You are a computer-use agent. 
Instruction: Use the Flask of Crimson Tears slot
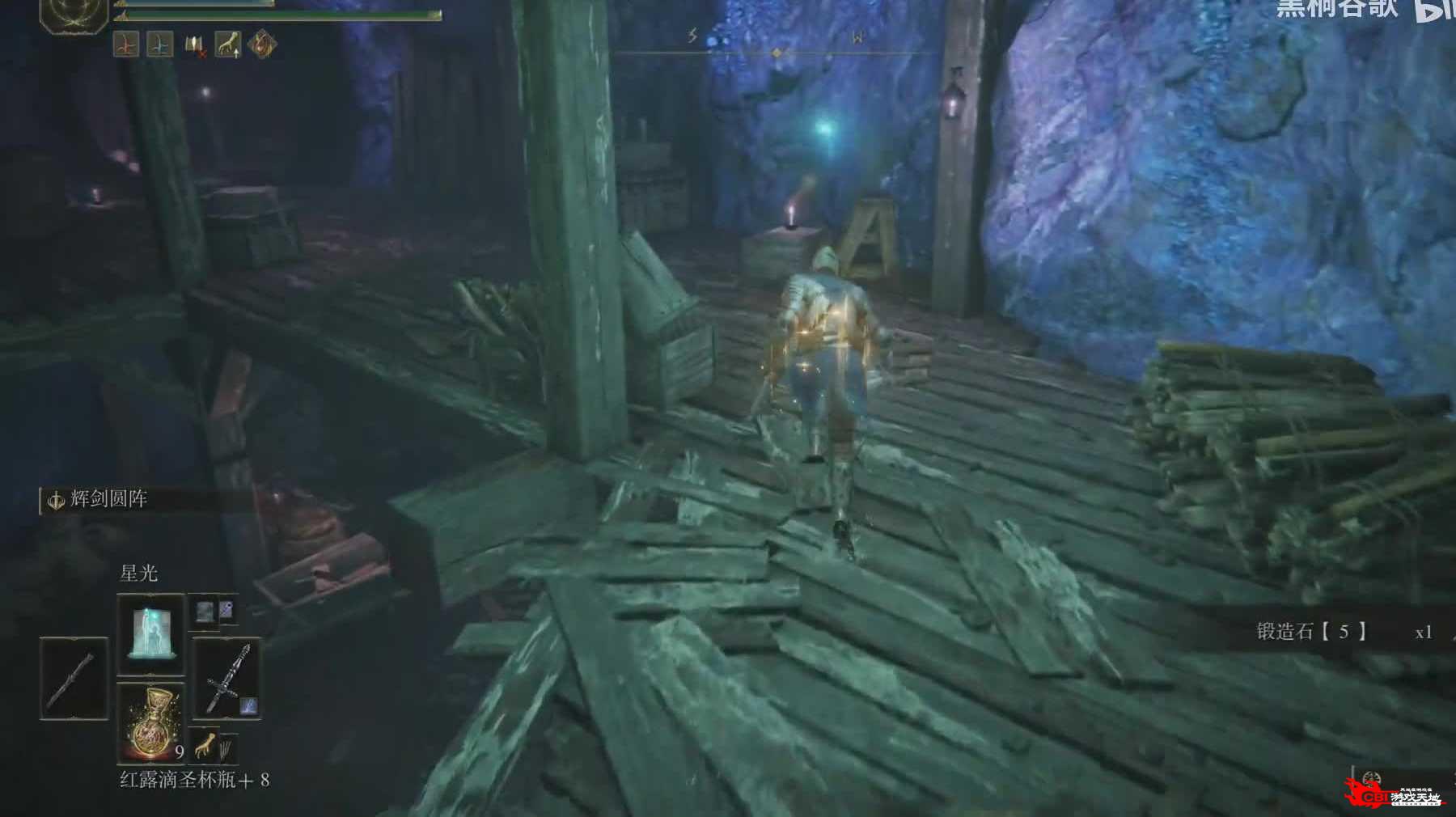(x=151, y=722)
